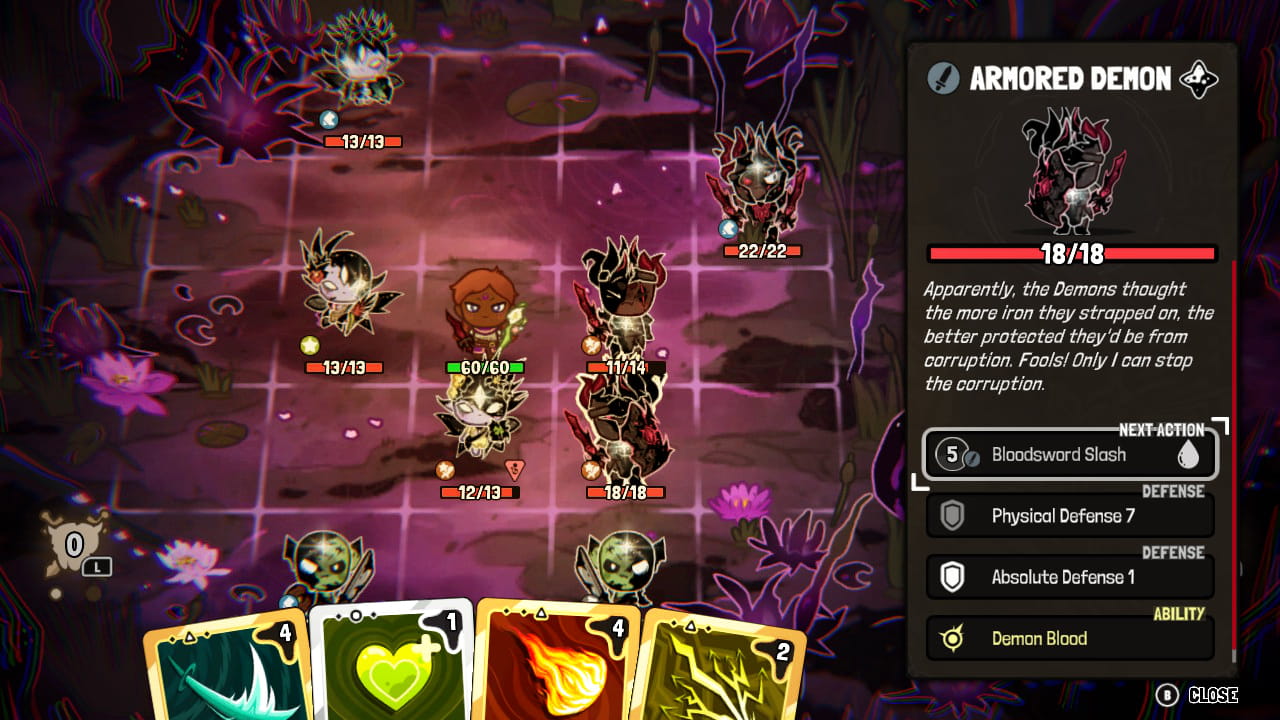Viewport: 1280px width, 720px height.
Task: Expand the Demon Blood ability details
Action: coord(1070,638)
